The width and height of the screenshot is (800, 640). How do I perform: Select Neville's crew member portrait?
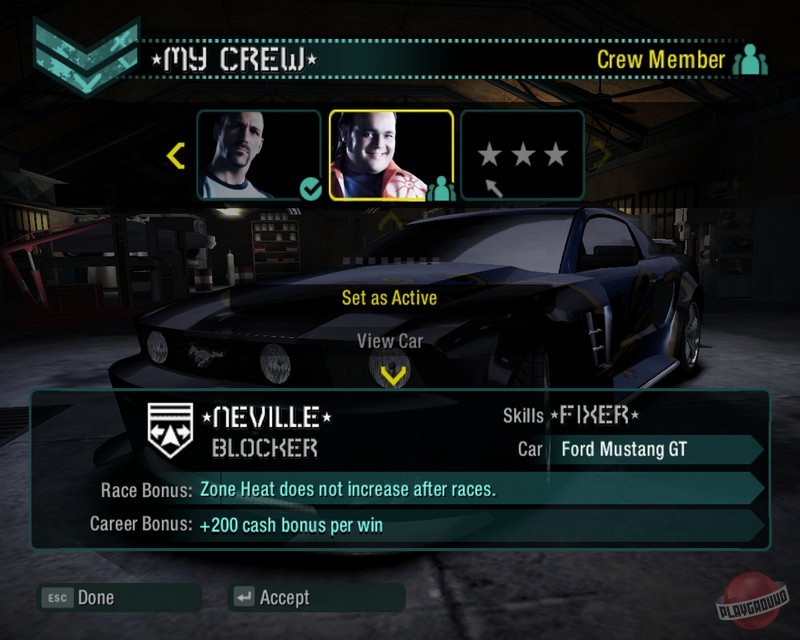pos(391,155)
